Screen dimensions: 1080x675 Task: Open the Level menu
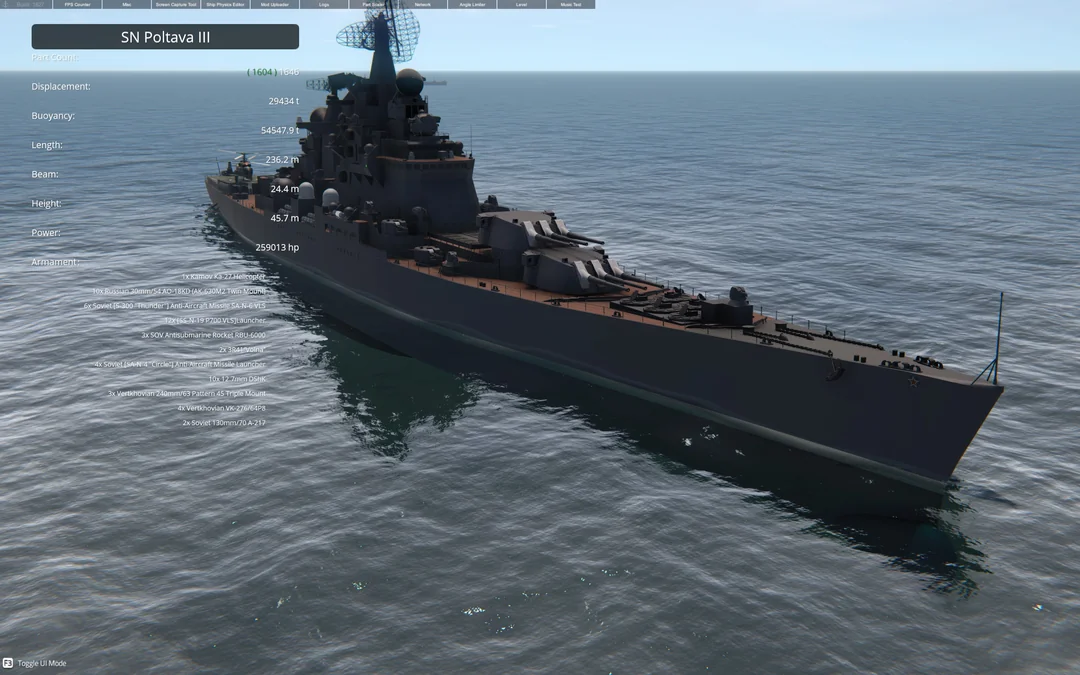pyautogui.click(x=521, y=4)
